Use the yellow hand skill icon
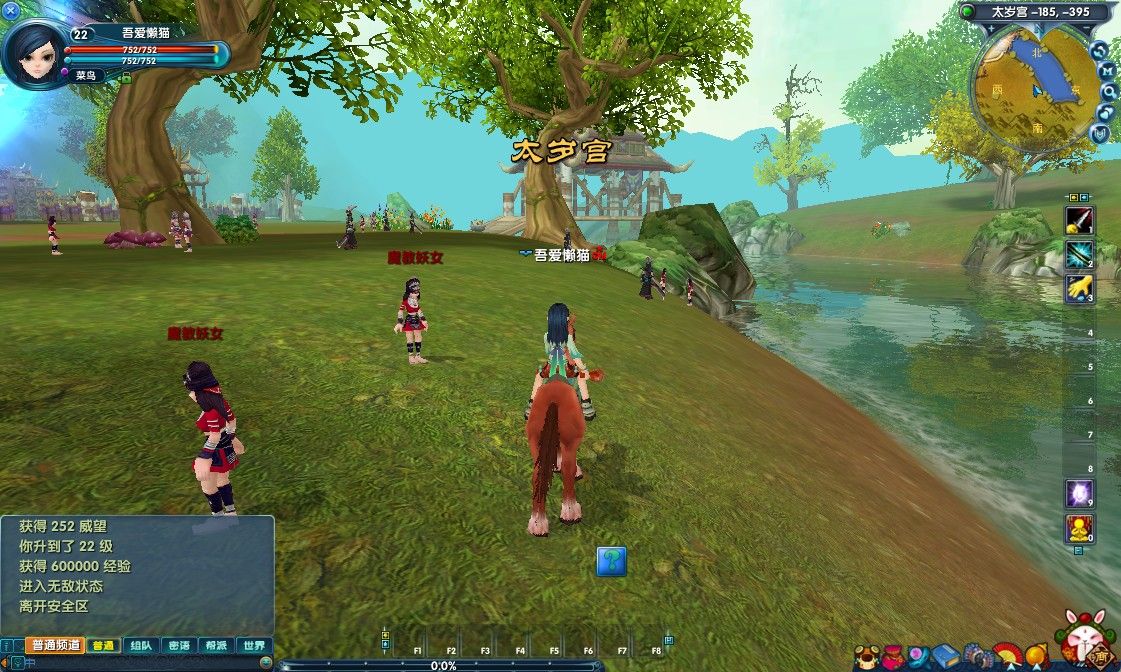This screenshot has height=672, width=1121. [1080, 288]
